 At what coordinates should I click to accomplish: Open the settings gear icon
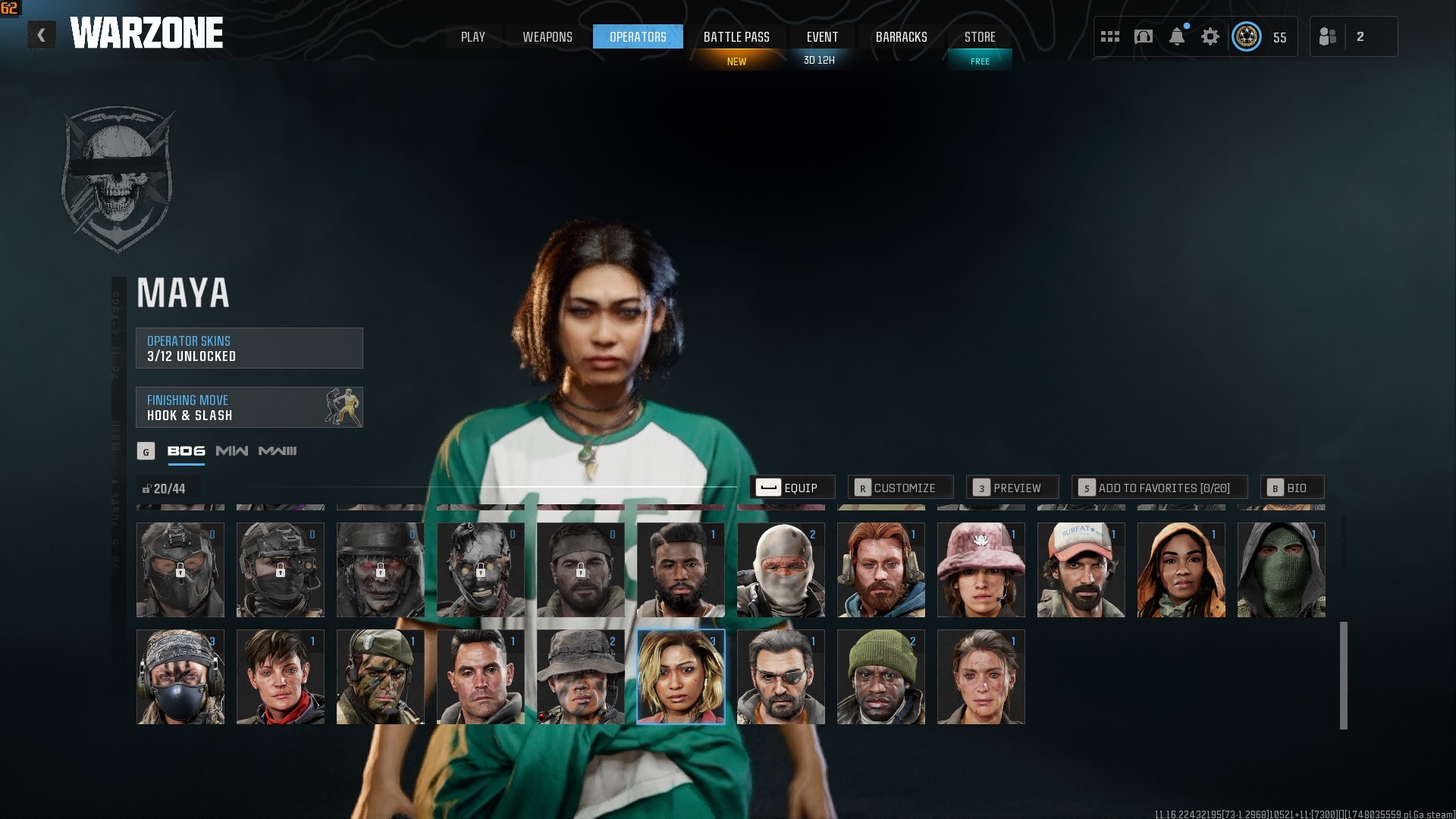pos(1210,36)
